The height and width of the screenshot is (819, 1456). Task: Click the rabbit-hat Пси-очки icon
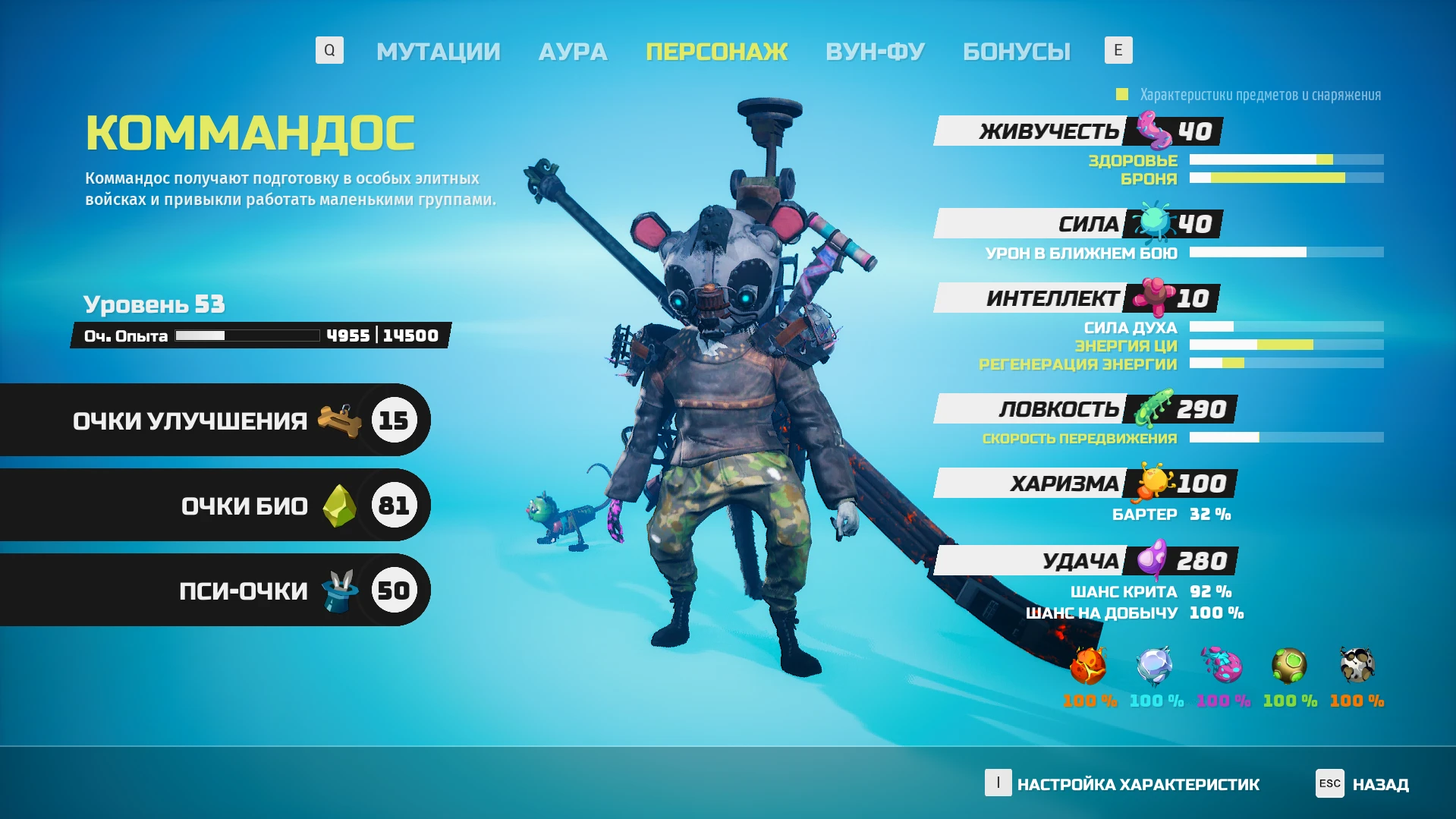337,588
